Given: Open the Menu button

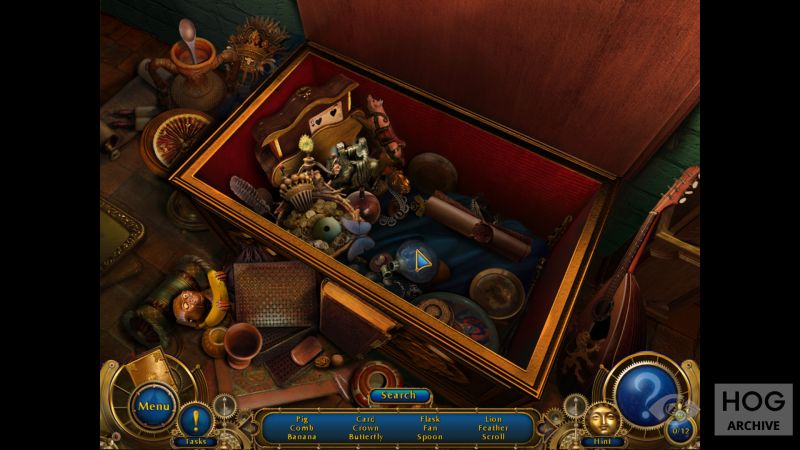Looking at the screenshot, I should tap(154, 406).
